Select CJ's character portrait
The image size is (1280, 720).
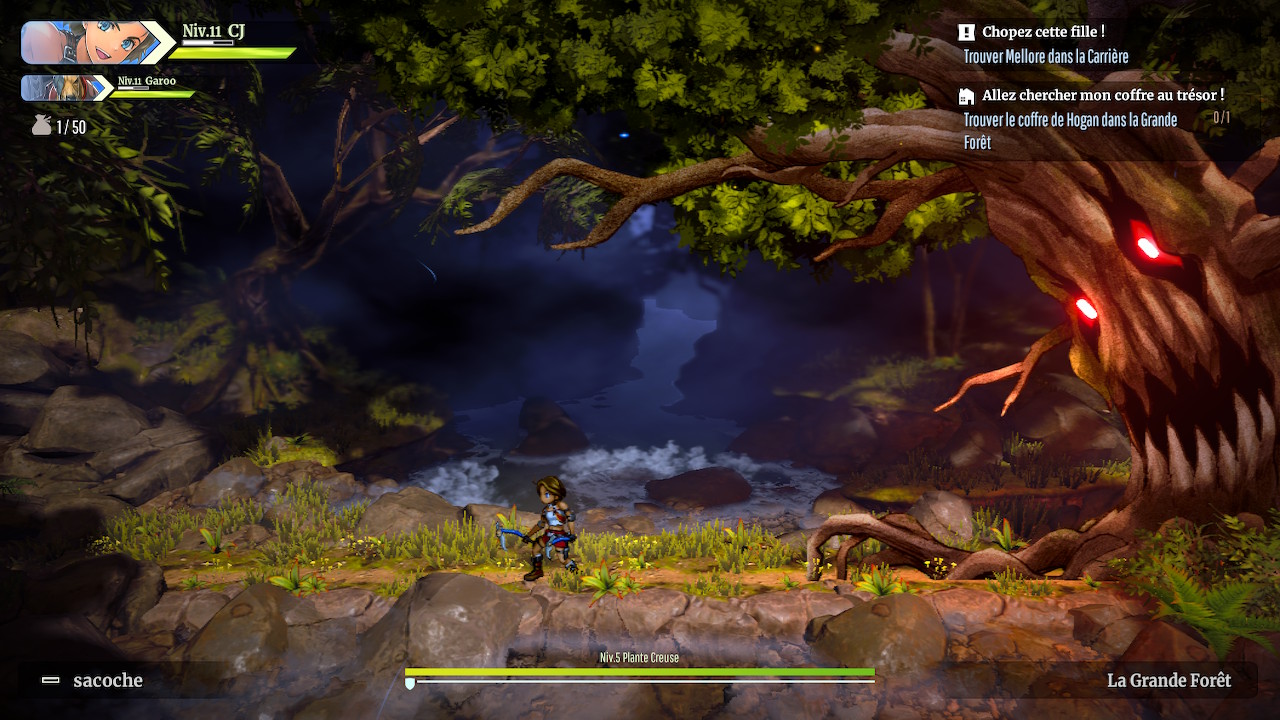pos(88,43)
